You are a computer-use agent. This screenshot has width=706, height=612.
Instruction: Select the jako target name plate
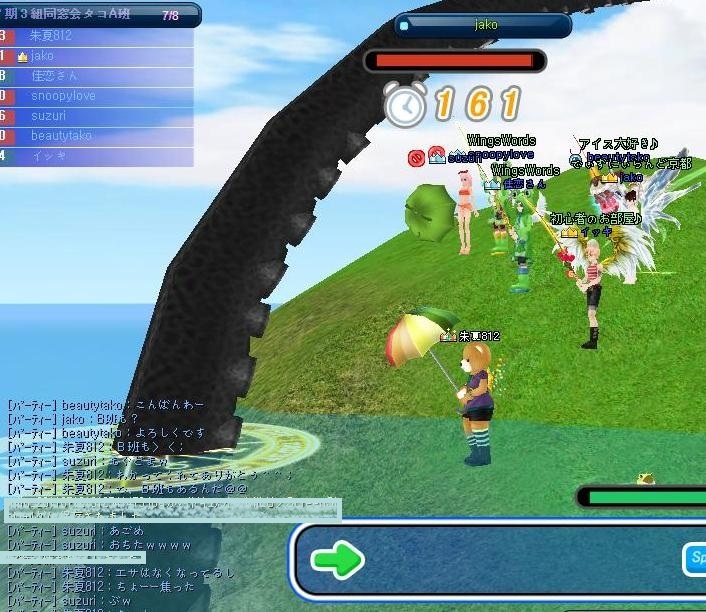(x=484, y=25)
